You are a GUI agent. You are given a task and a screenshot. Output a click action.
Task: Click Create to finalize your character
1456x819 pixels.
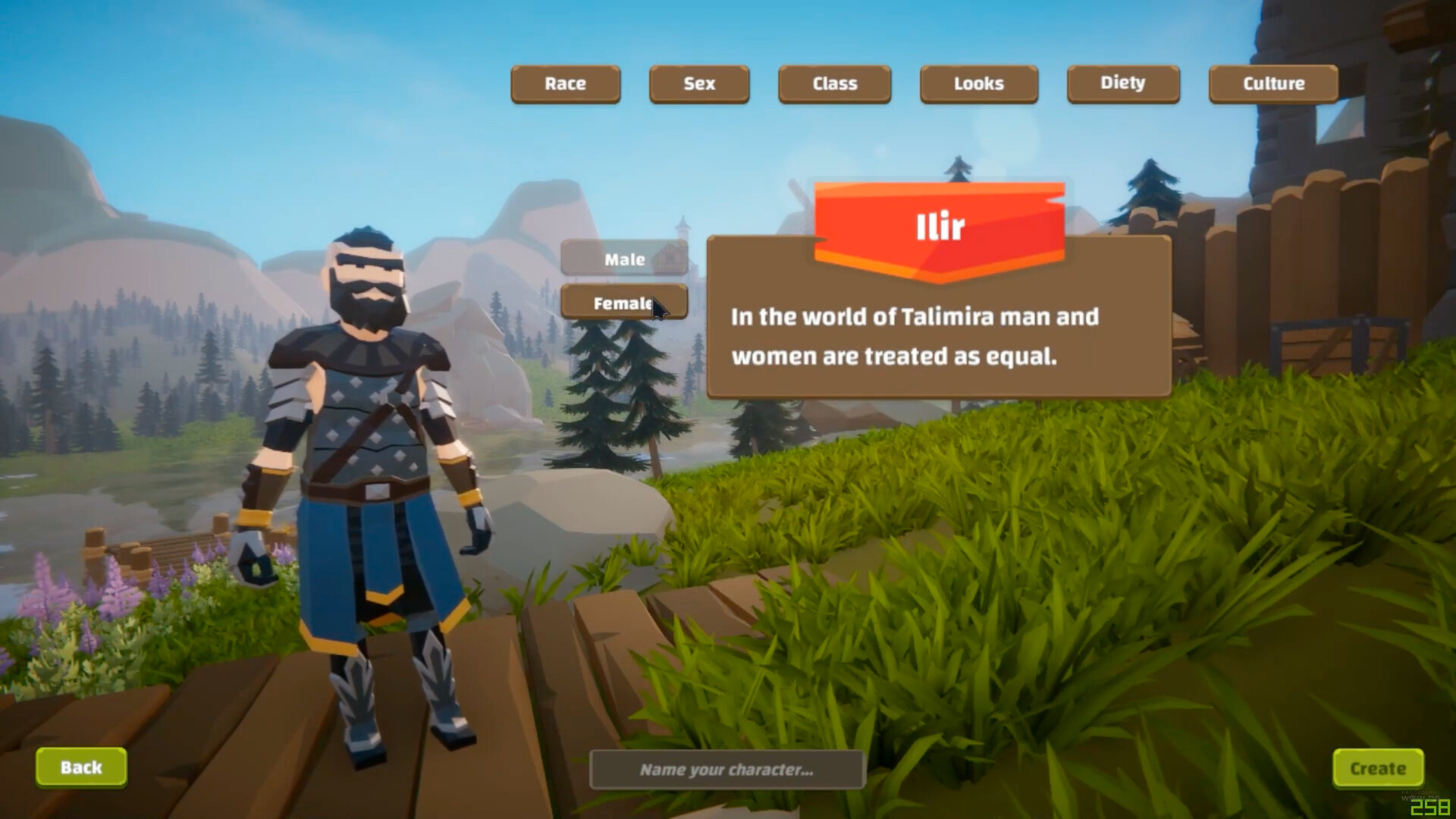click(x=1379, y=767)
